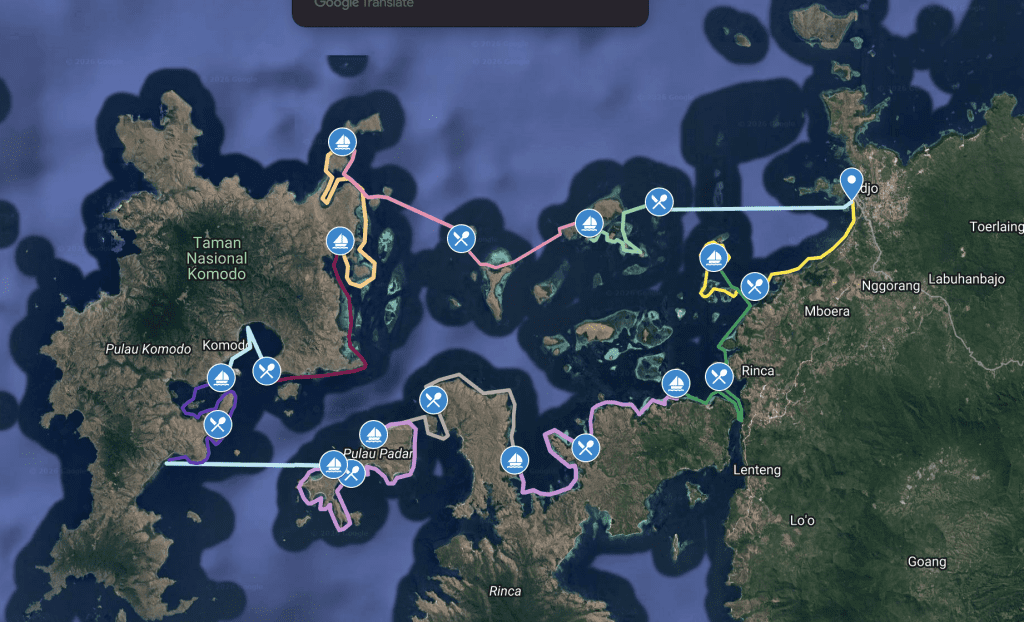
Task: Select the sailboat marker where pink meets light green
Action: 588,222
